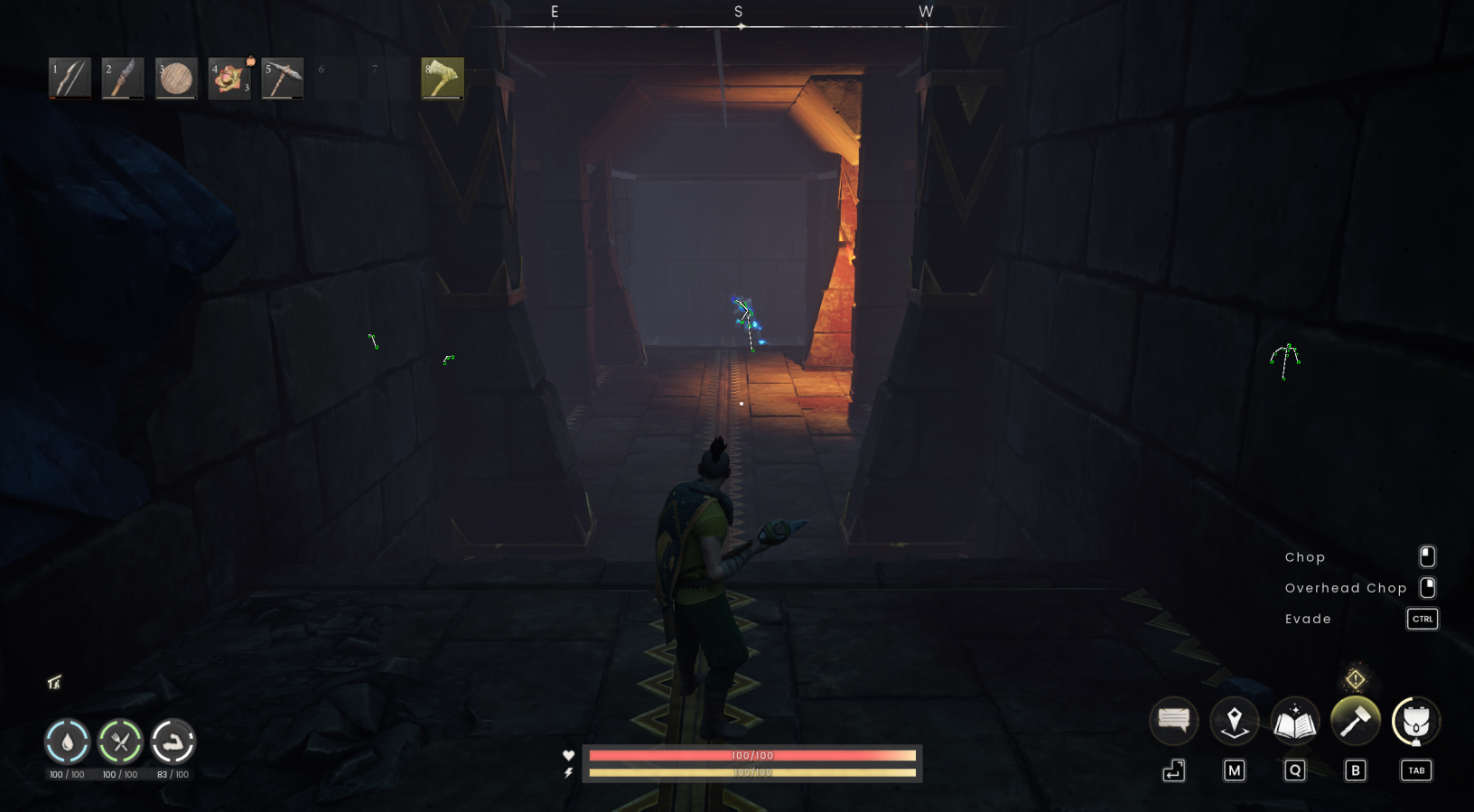Open the construction hammer build menu
1474x812 pixels.
point(1355,720)
